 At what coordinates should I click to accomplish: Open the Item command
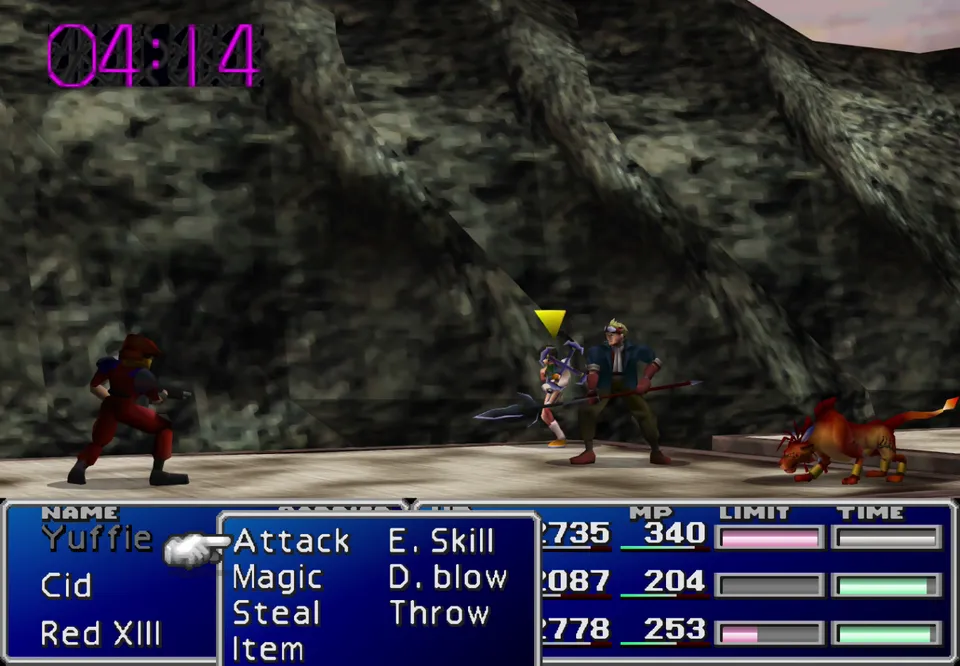[x=268, y=648]
